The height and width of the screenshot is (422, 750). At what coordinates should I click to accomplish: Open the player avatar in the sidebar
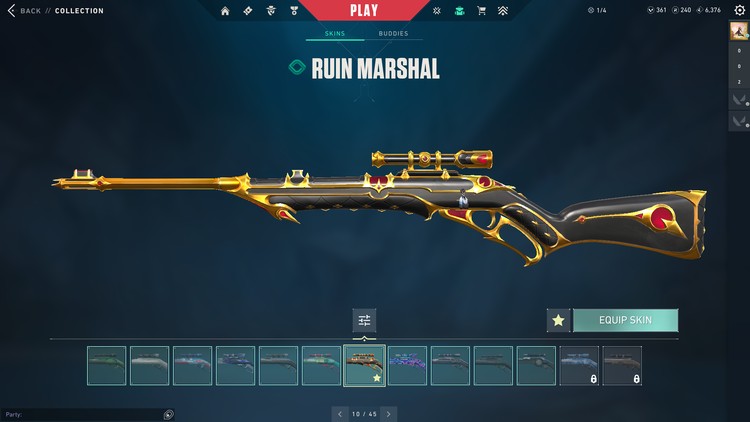(740, 32)
